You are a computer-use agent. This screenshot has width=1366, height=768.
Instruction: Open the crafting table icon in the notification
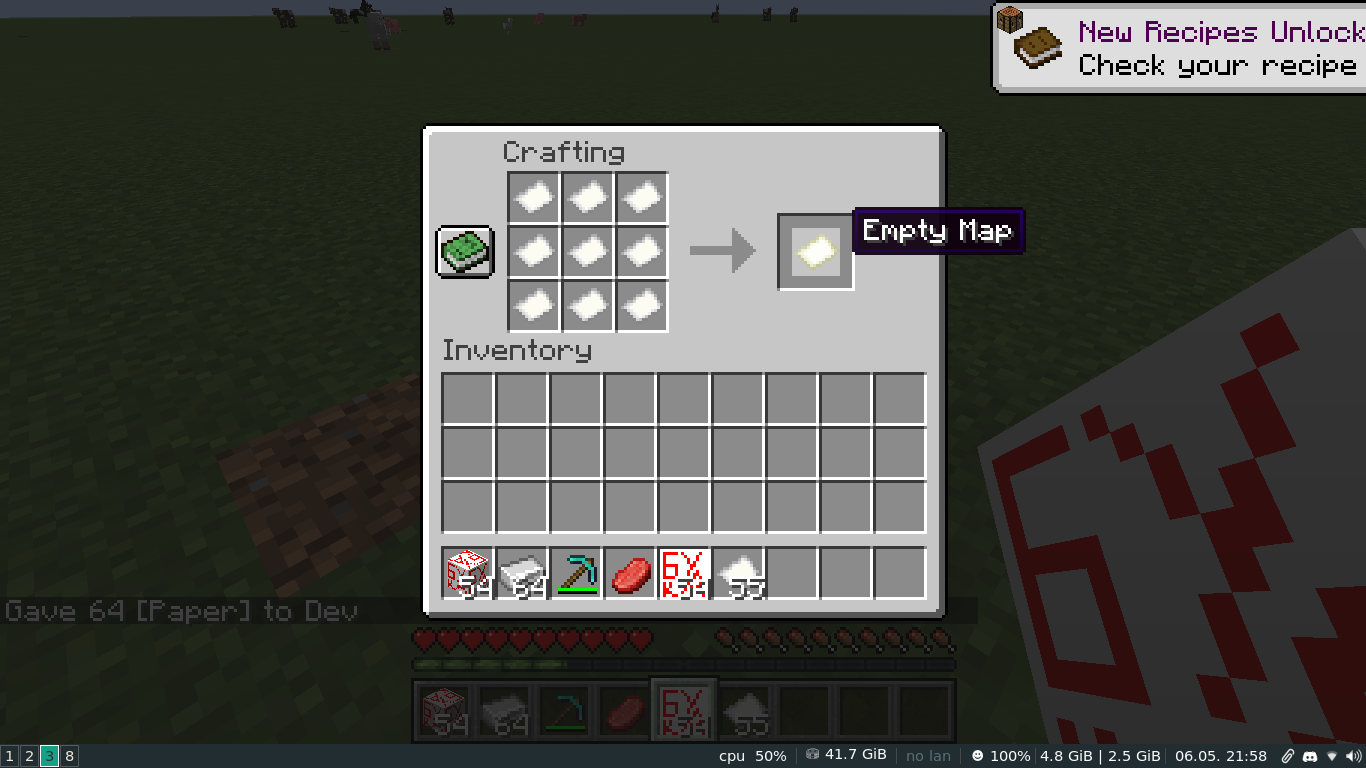(x=1012, y=18)
